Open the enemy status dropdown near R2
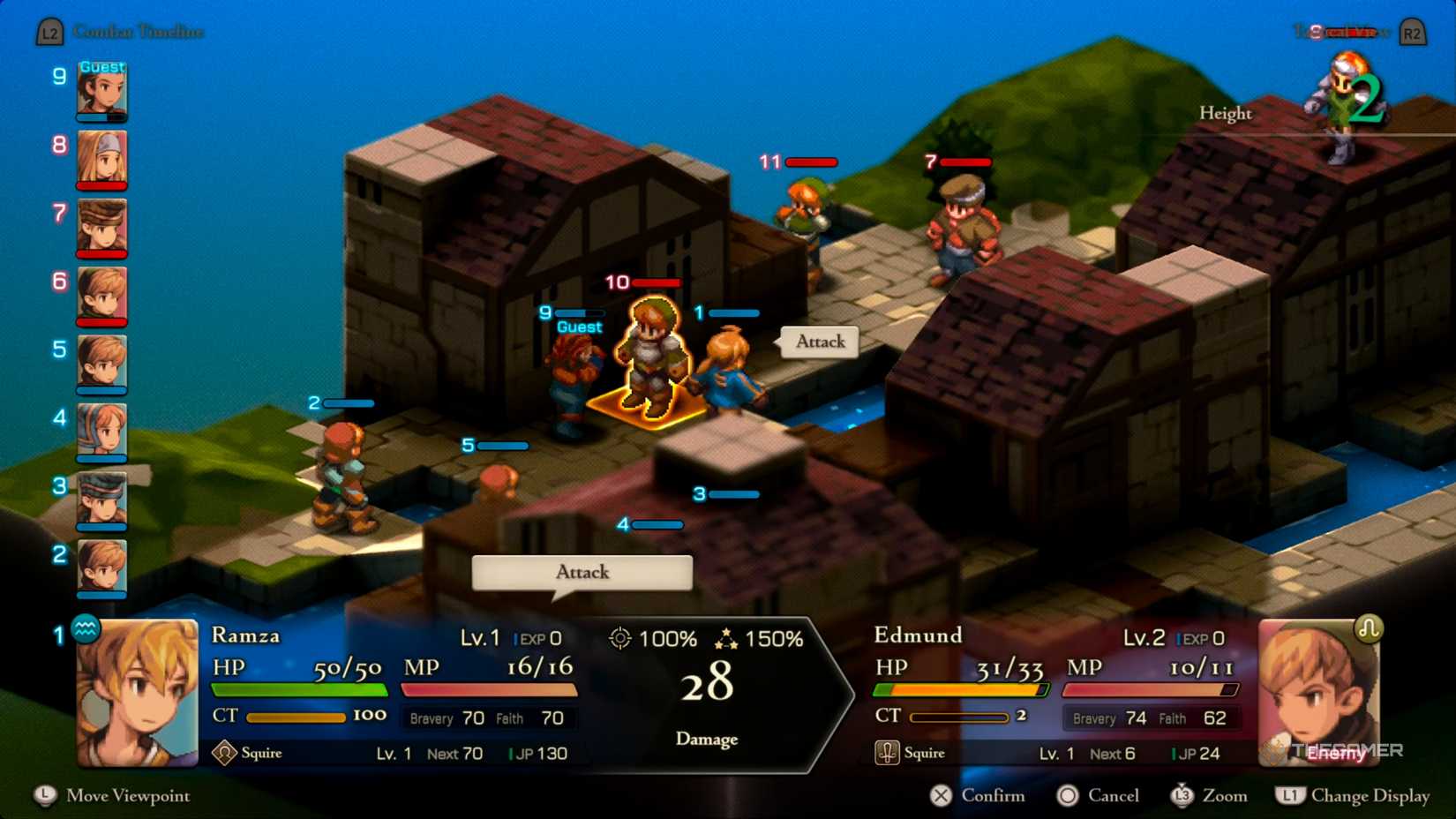The width and height of the screenshot is (1456, 819). tap(1341, 31)
